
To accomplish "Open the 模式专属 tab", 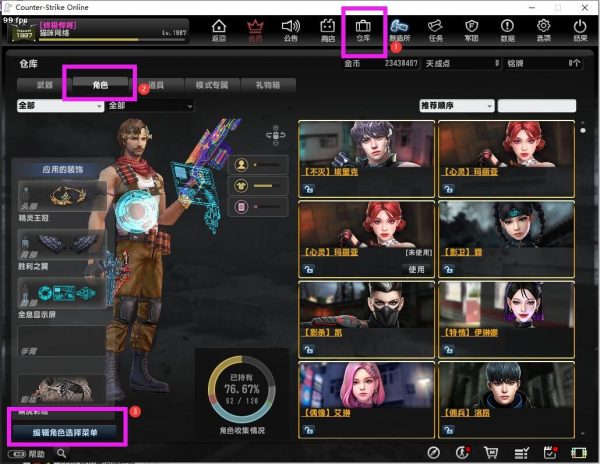I will point(211,86).
